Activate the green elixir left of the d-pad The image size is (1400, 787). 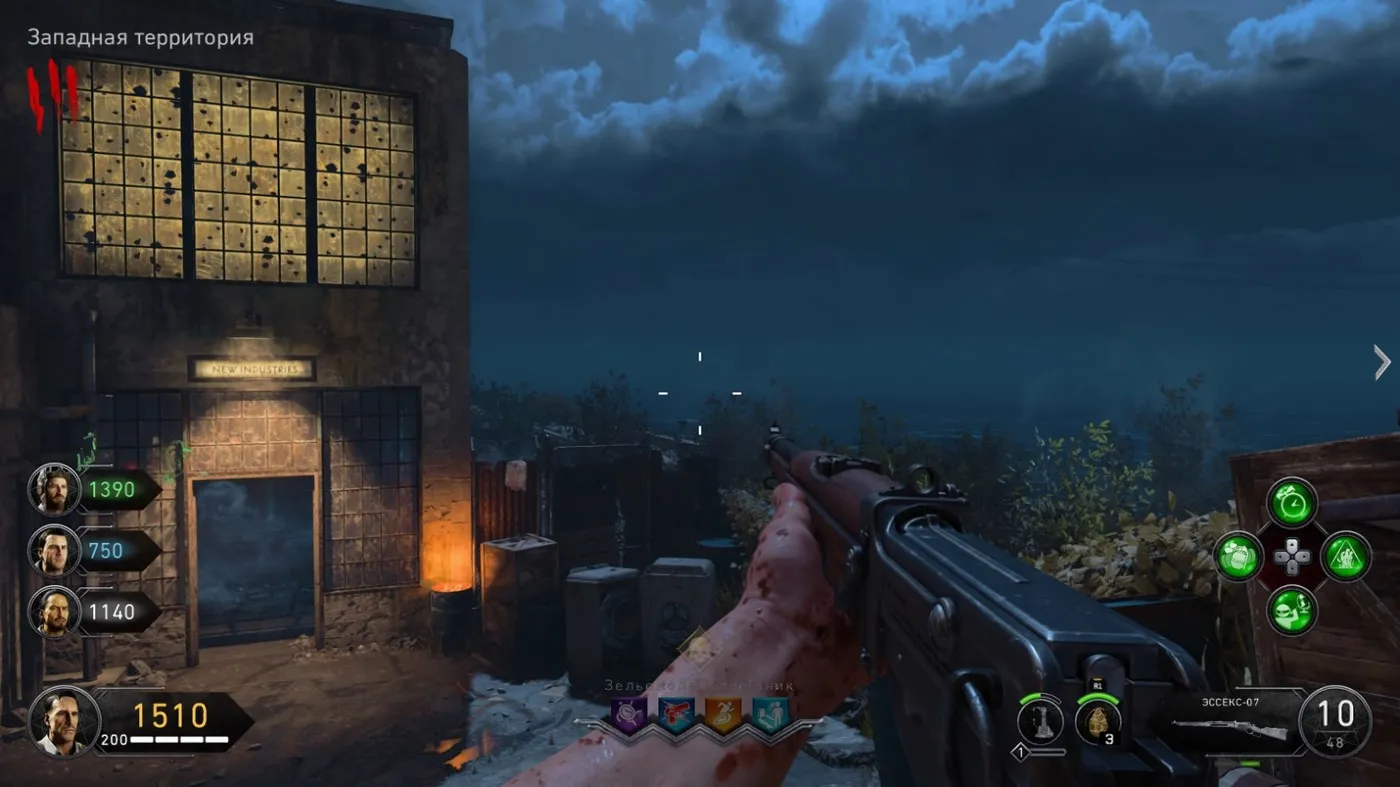pos(1238,556)
